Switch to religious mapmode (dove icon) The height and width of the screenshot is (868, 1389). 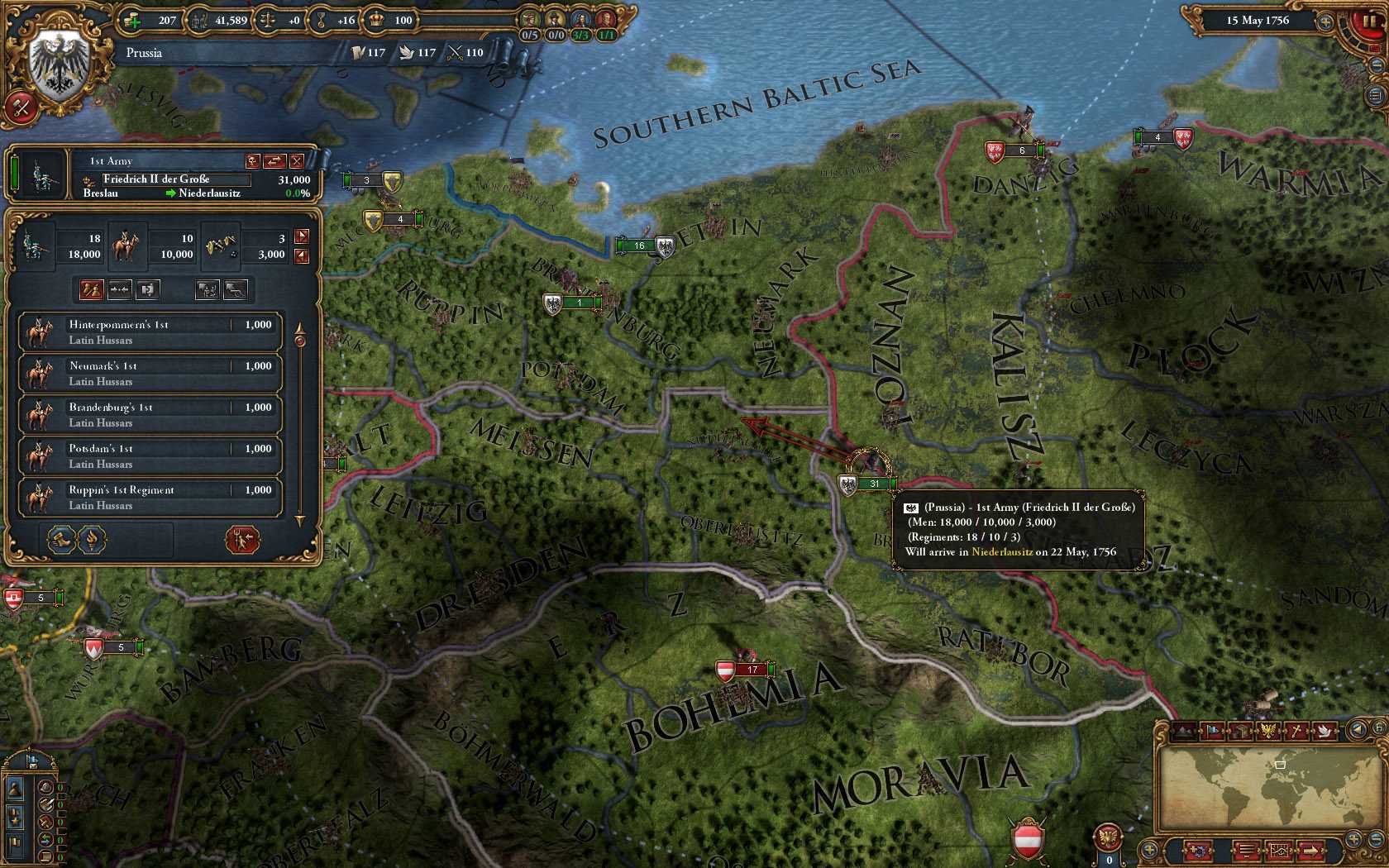pos(1323,732)
